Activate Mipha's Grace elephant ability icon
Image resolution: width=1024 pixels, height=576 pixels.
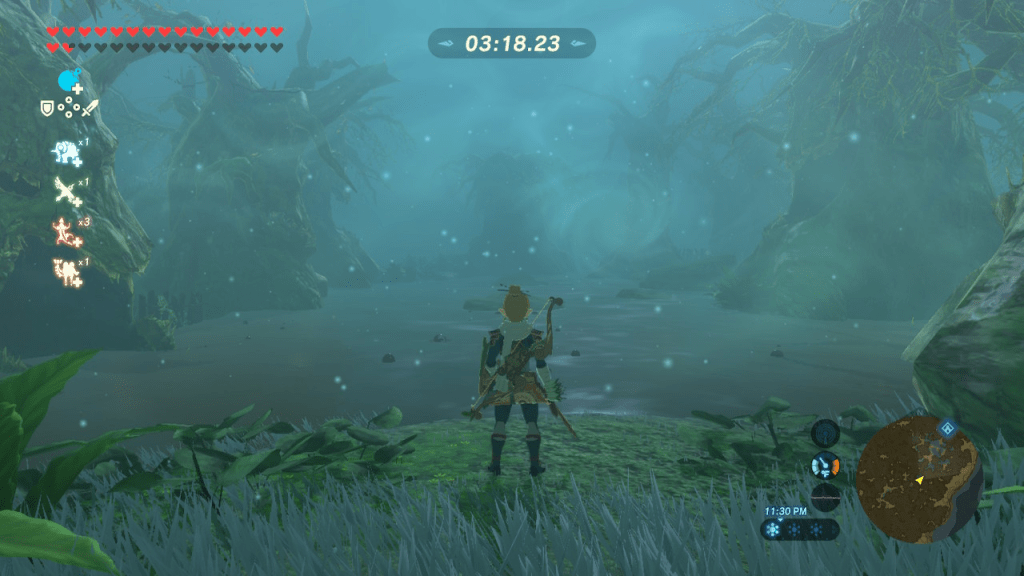[67, 152]
